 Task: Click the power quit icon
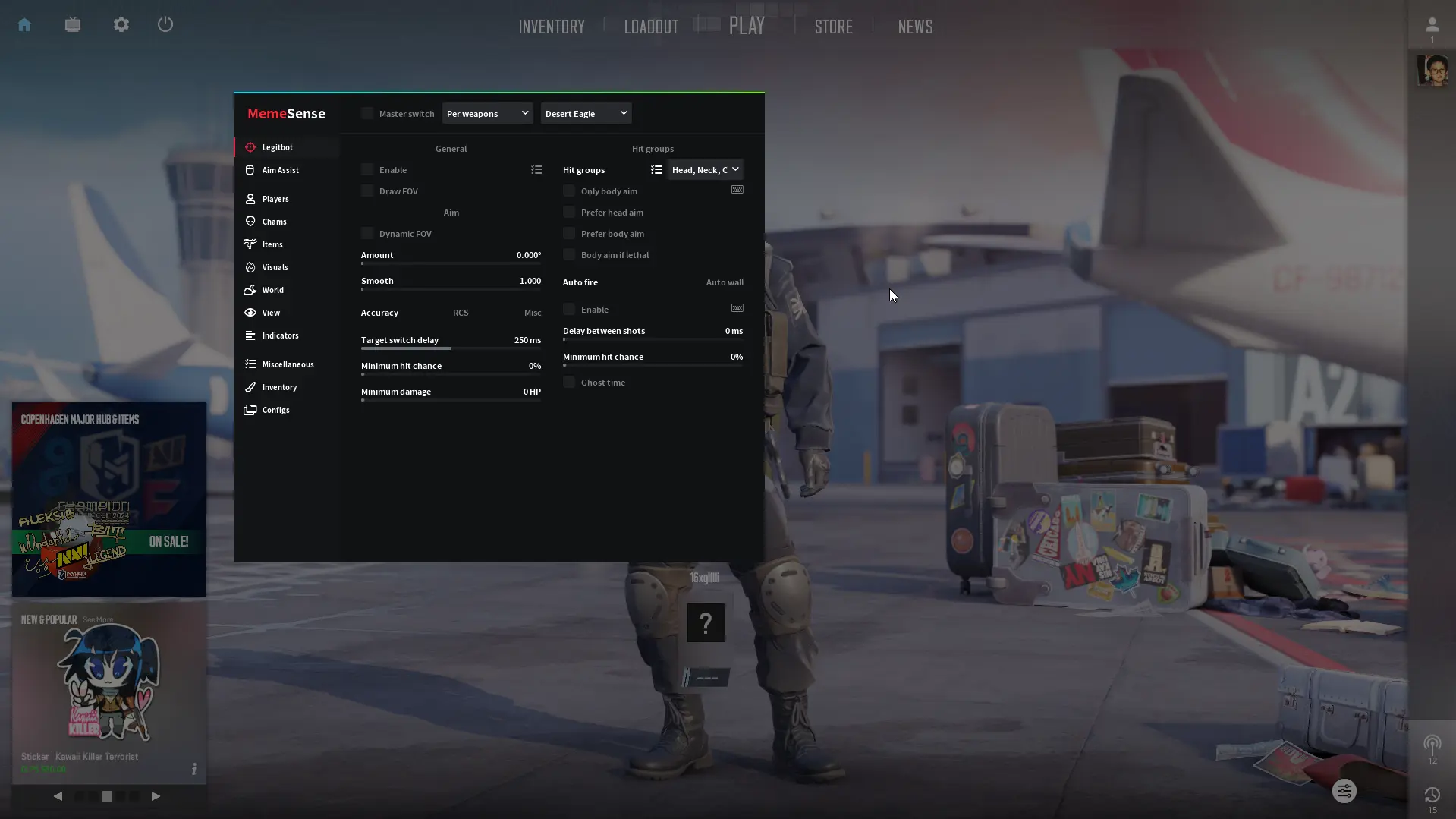coord(165,24)
